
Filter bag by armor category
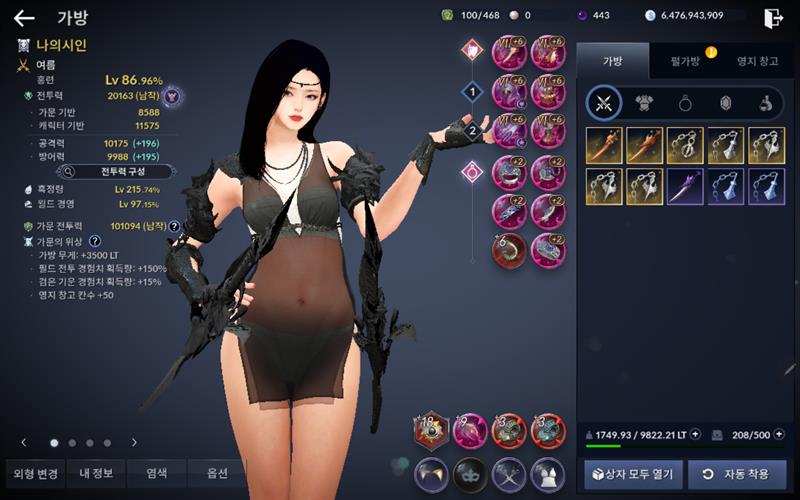[643, 102]
